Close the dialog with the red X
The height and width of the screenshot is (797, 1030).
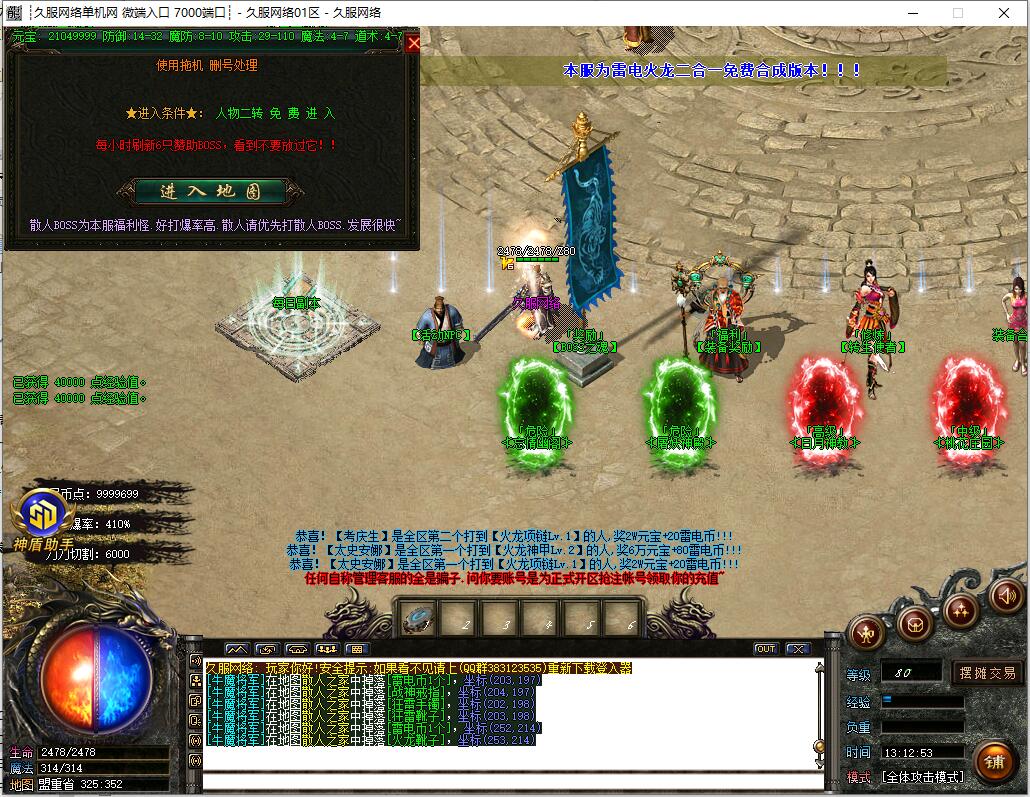pyautogui.click(x=413, y=43)
